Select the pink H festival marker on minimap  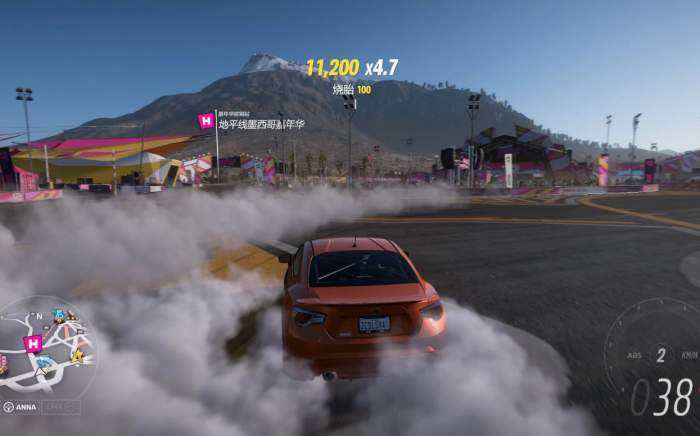33,343
